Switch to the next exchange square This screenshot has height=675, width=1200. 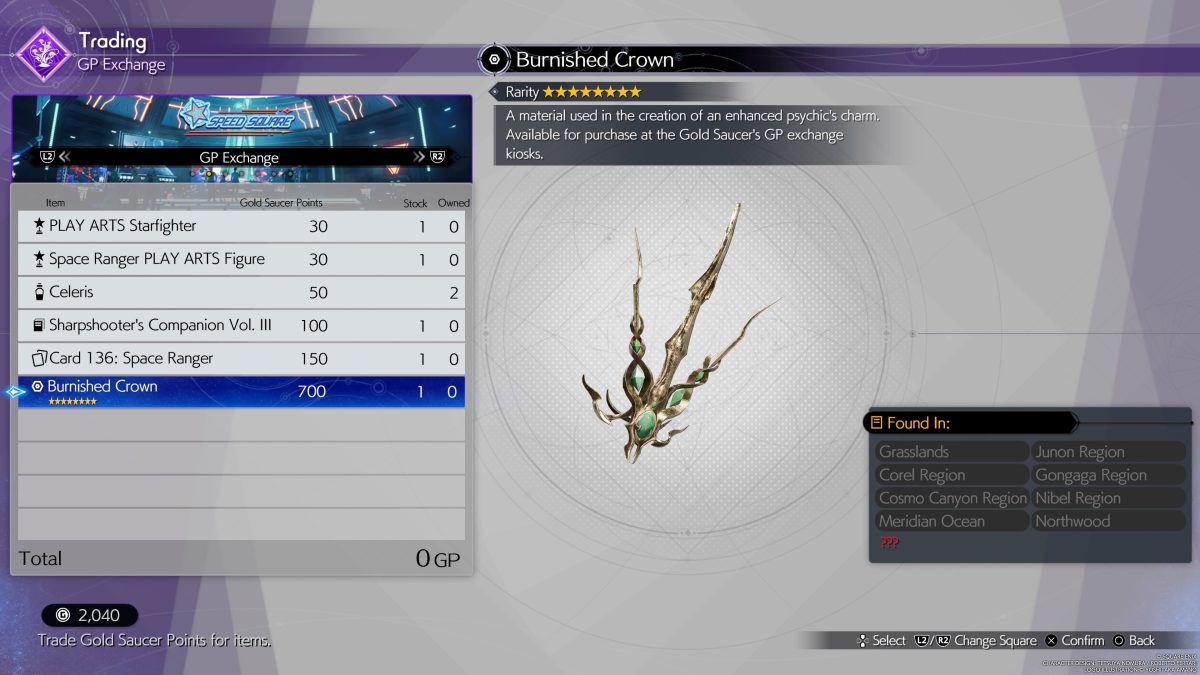(427, 157)
